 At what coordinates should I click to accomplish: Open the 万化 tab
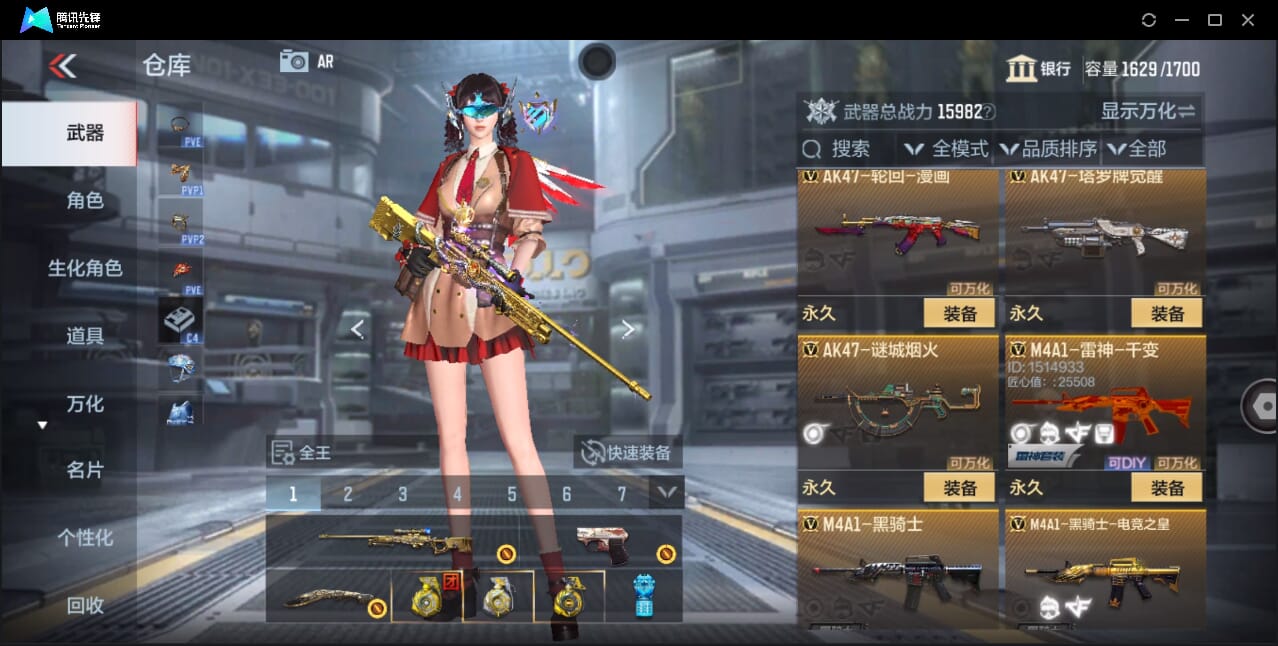84,404
